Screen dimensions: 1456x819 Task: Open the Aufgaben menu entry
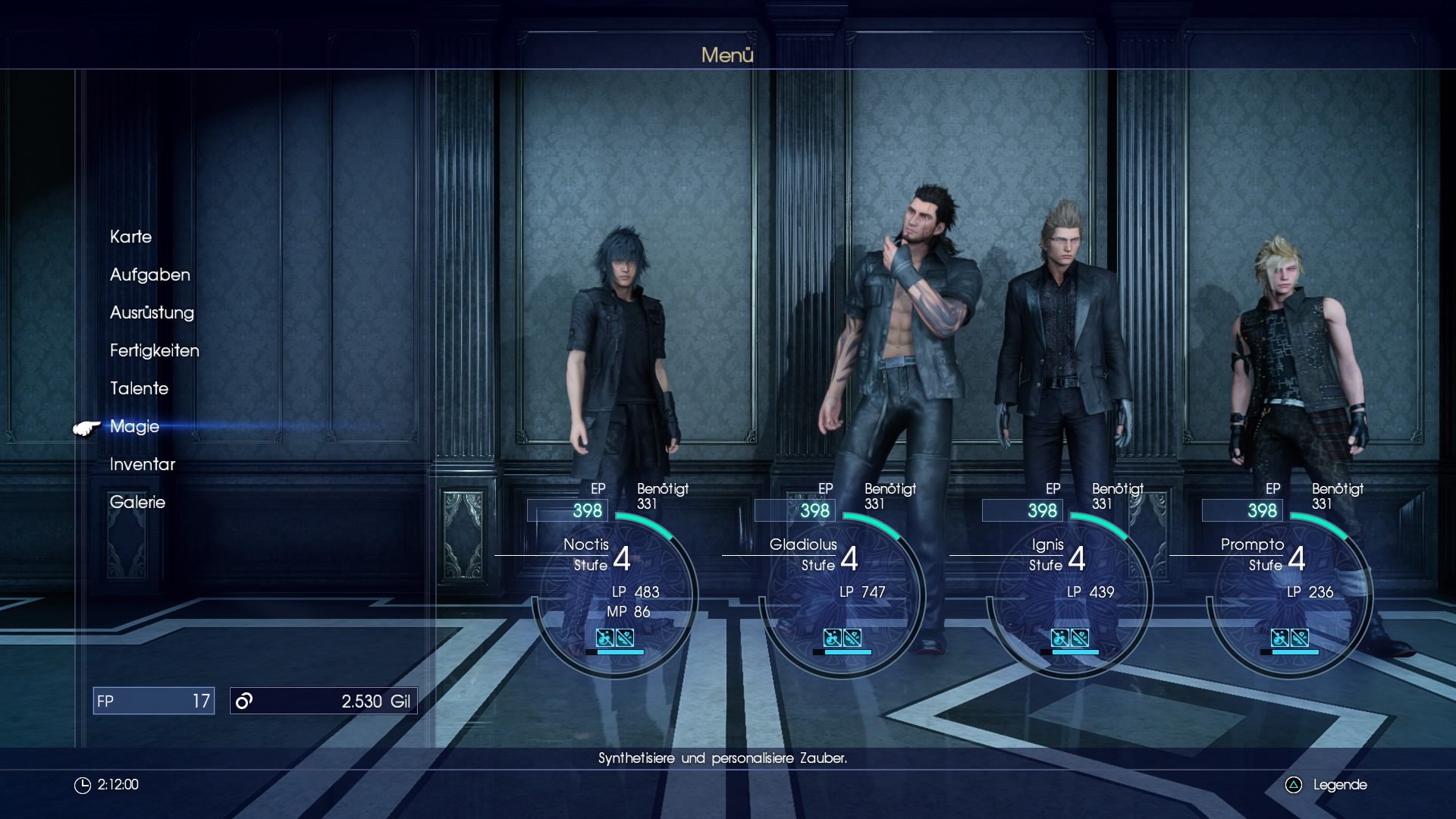(x=149, y=275)
